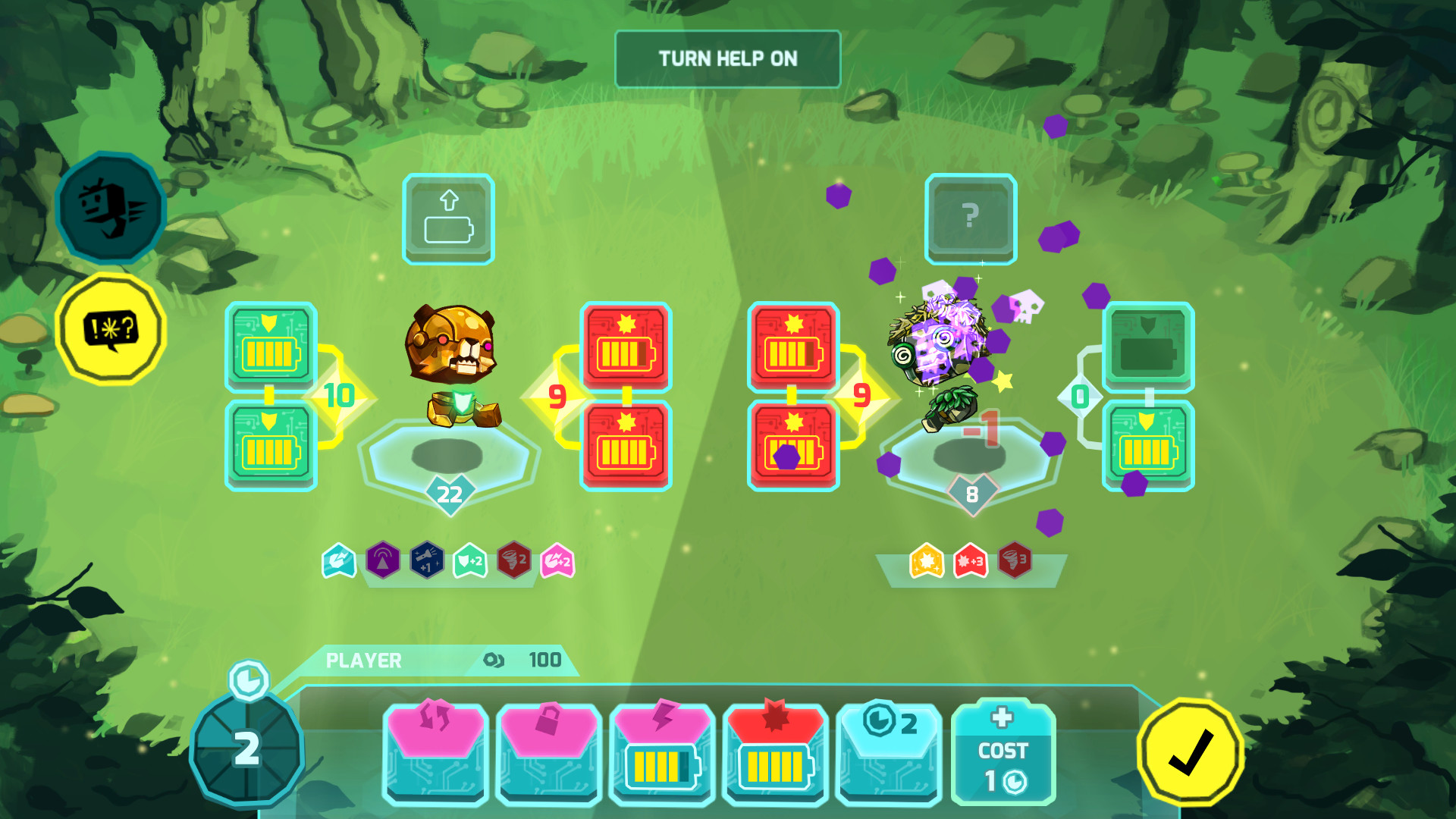
Task: Select the PLAYER nameplate
Action: 362,660
